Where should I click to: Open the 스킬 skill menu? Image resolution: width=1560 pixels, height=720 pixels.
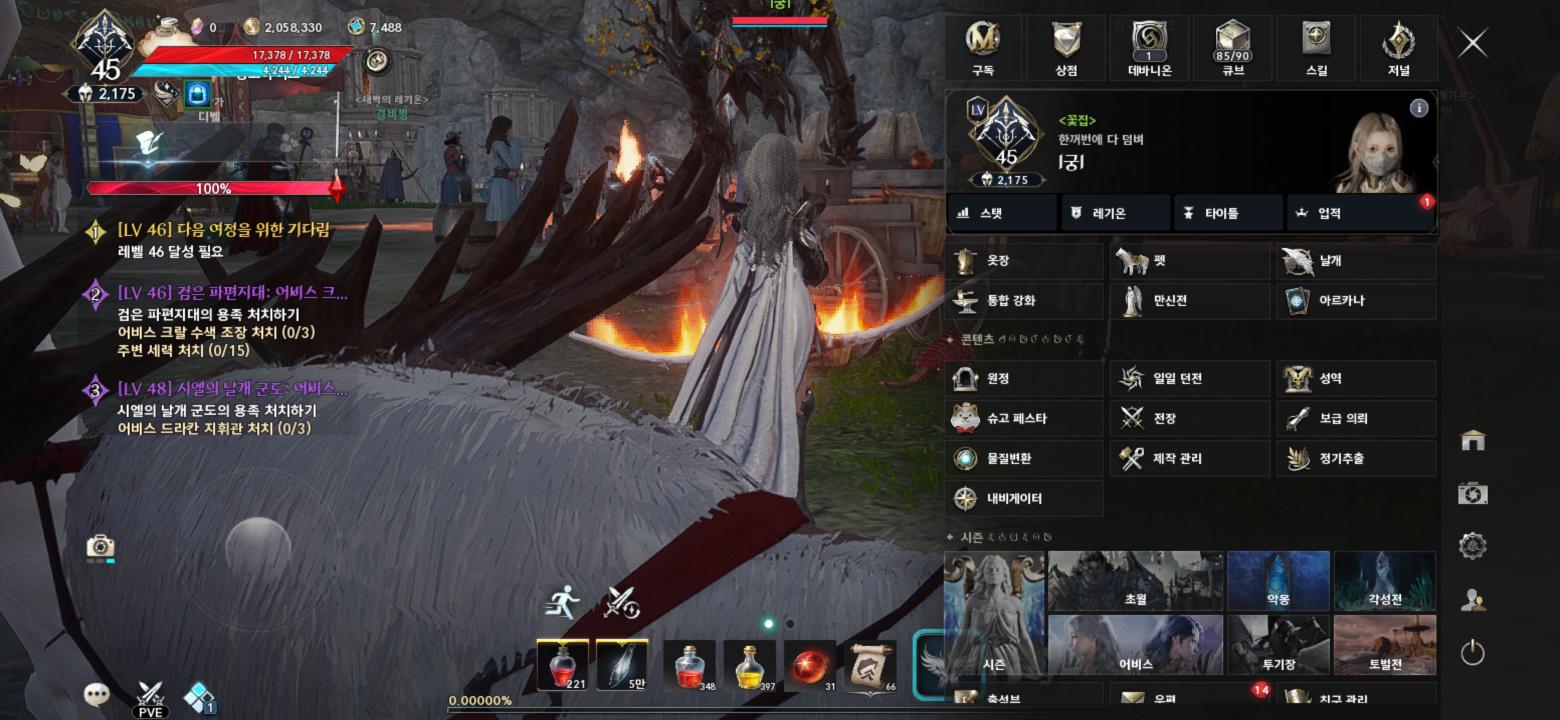click(x=1315, y=48)
